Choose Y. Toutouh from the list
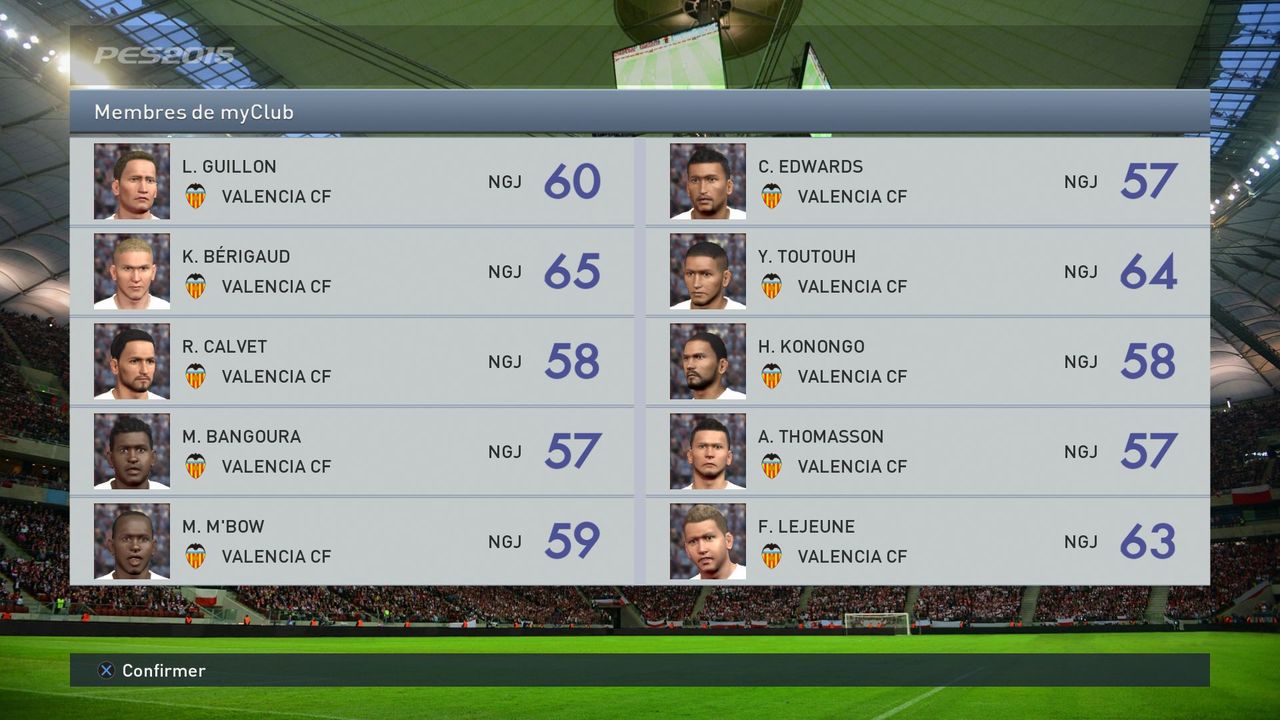Image resolution: width=1280 pixels, height=720 pixels. [927, 271]
